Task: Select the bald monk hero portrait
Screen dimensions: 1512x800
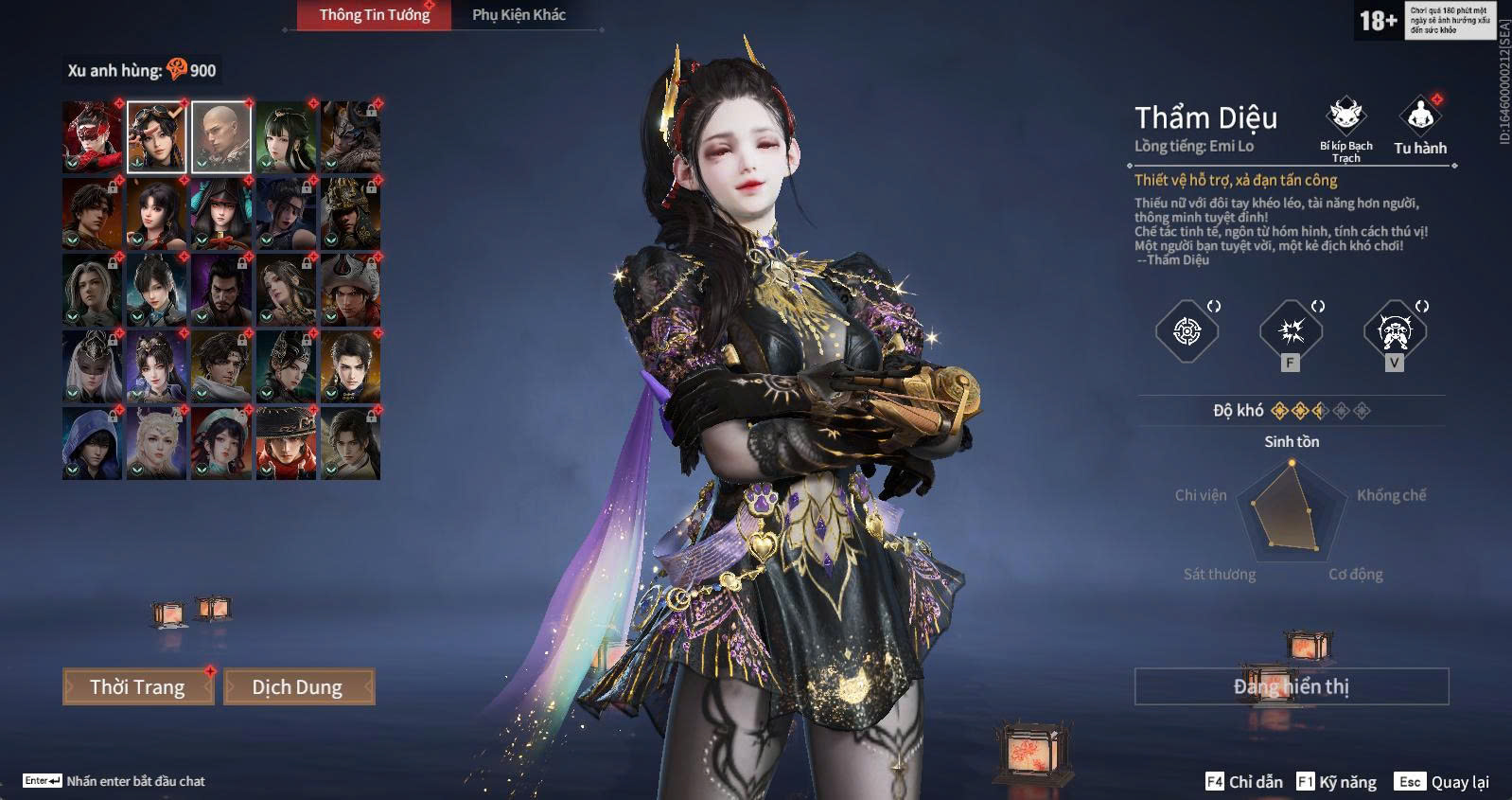Action: point(221,137)
